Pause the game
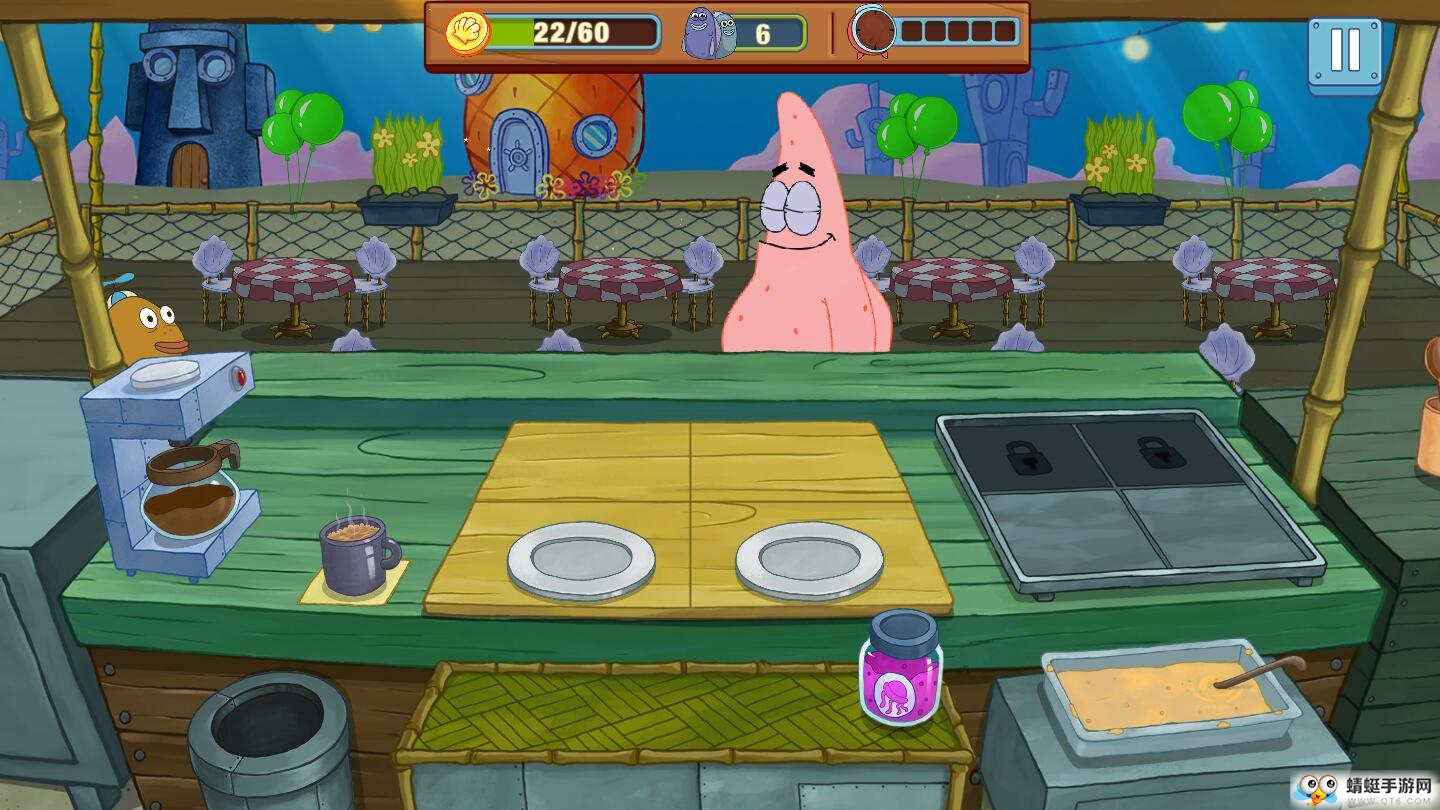Viewport: 1440px width, 810px height. pyautogui.click(x=1346, y=51)
